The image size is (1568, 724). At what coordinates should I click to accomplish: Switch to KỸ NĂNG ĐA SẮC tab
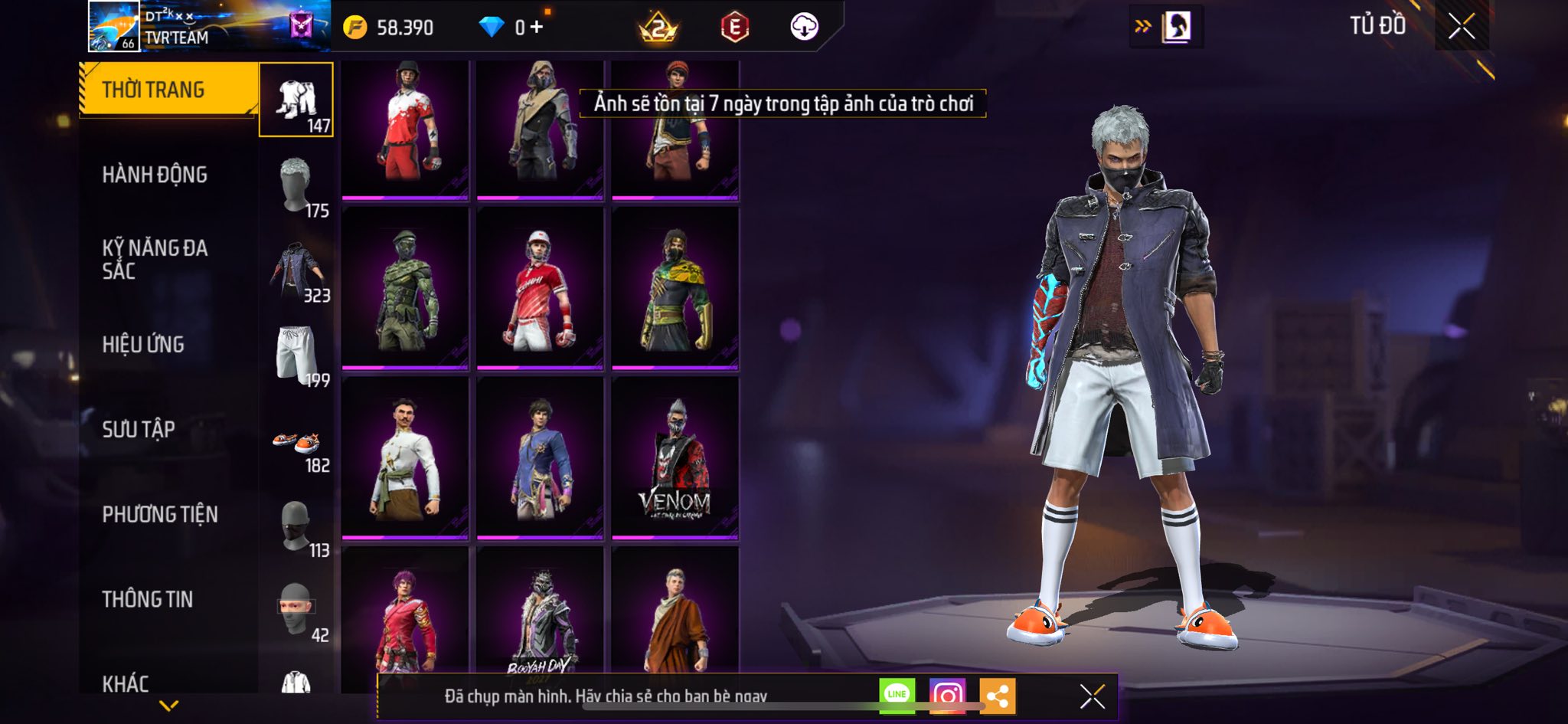pyautogui.click(x=155, y=259)
